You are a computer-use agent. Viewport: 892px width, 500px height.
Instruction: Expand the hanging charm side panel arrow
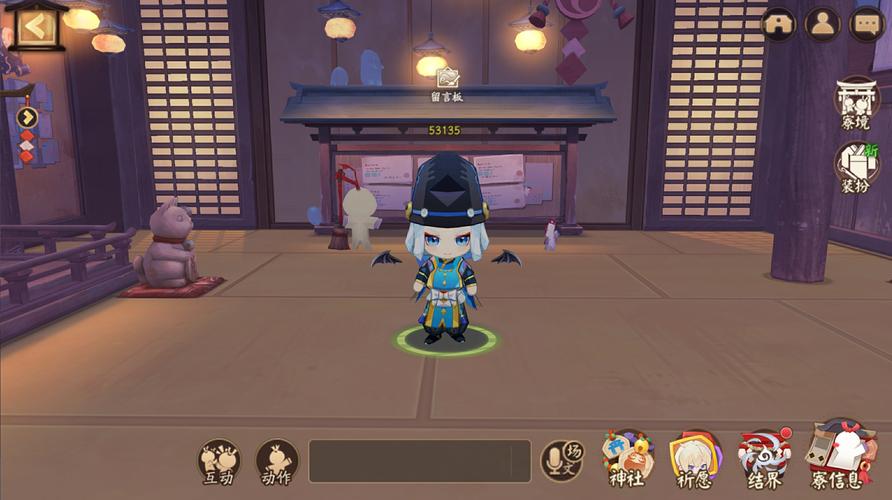click(x=27, y=116)
